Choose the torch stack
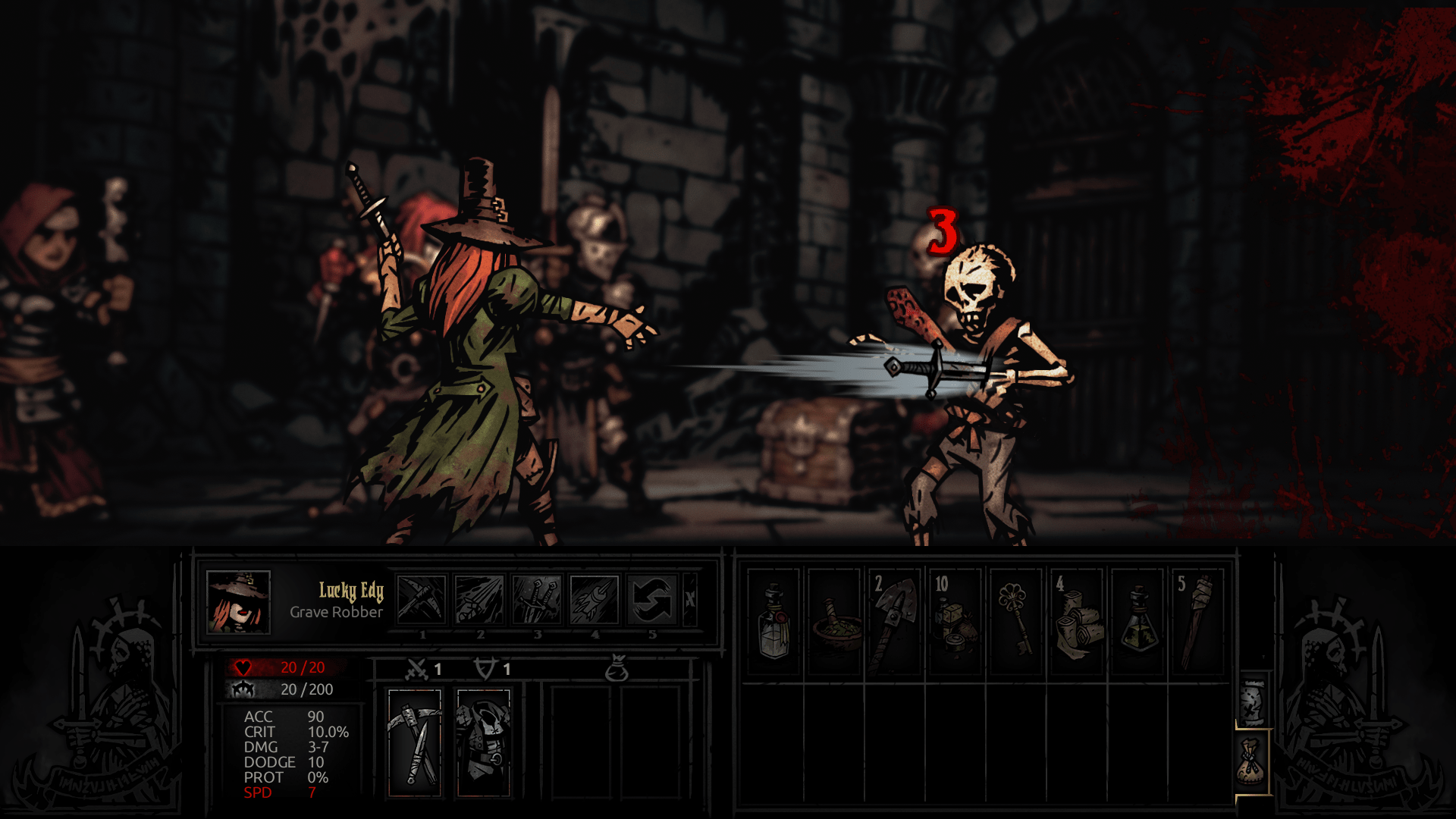This screenshot has height=819, width=1456. pyautogui.click(x=1198, y=622)
